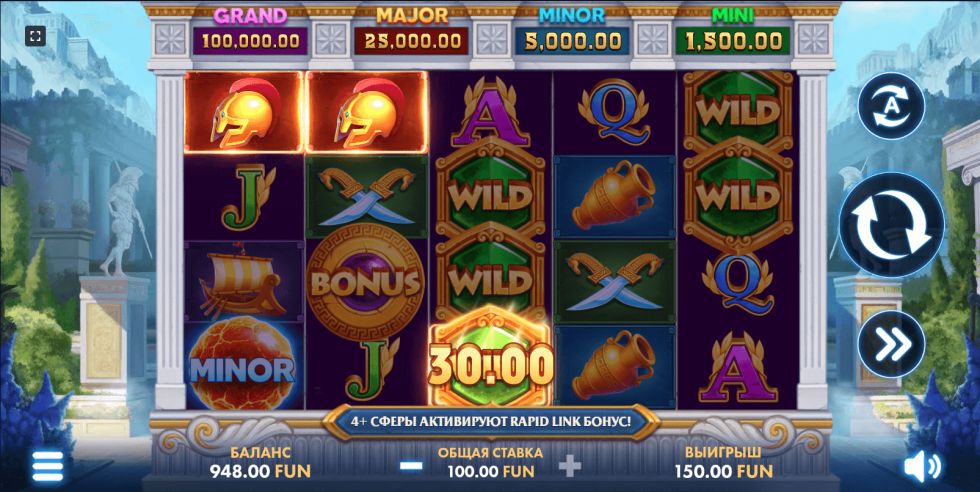Activate the turbo fast-forward button
The image size is (980, 492).
pos(891,344)
